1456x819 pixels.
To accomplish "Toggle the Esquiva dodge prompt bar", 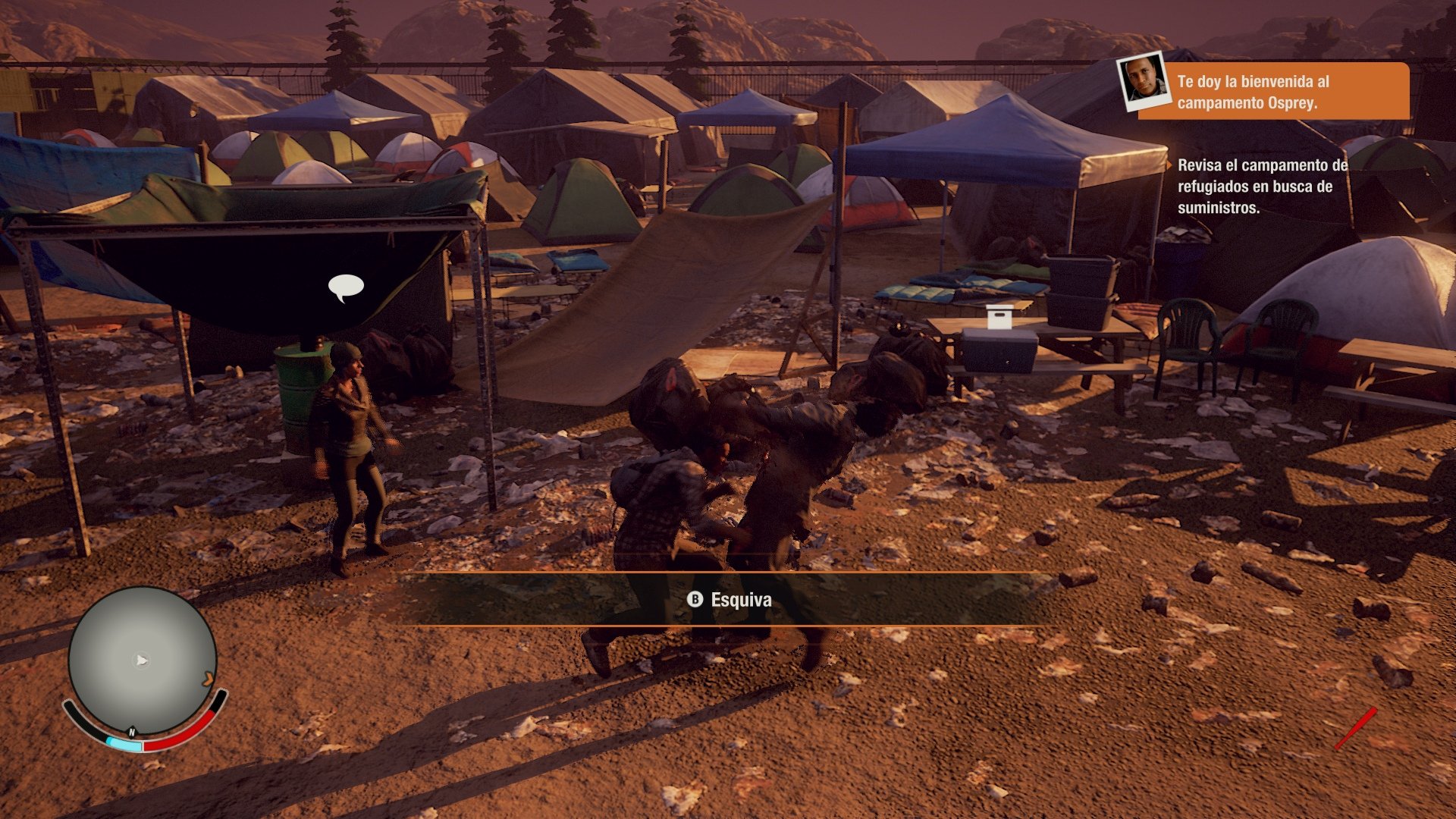I will (x=728, y=600).
